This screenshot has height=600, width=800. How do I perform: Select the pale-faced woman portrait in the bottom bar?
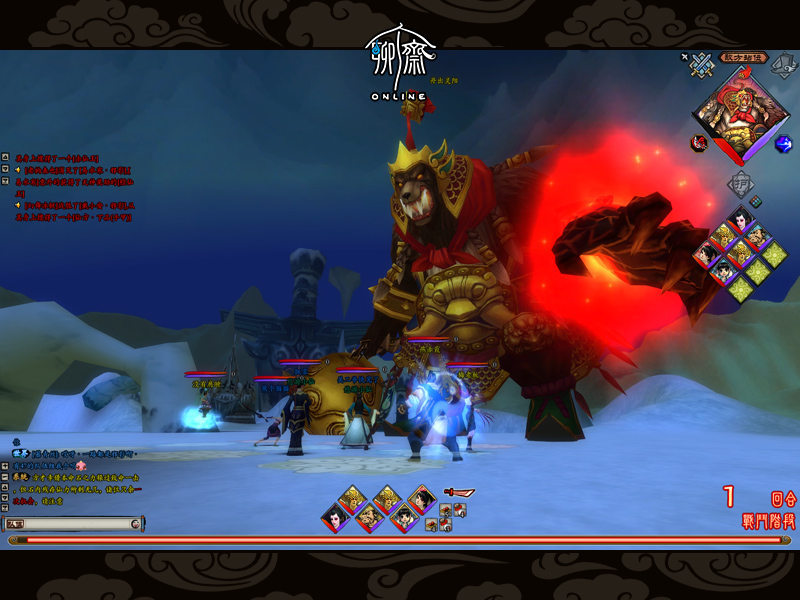(x=336, y=518)
